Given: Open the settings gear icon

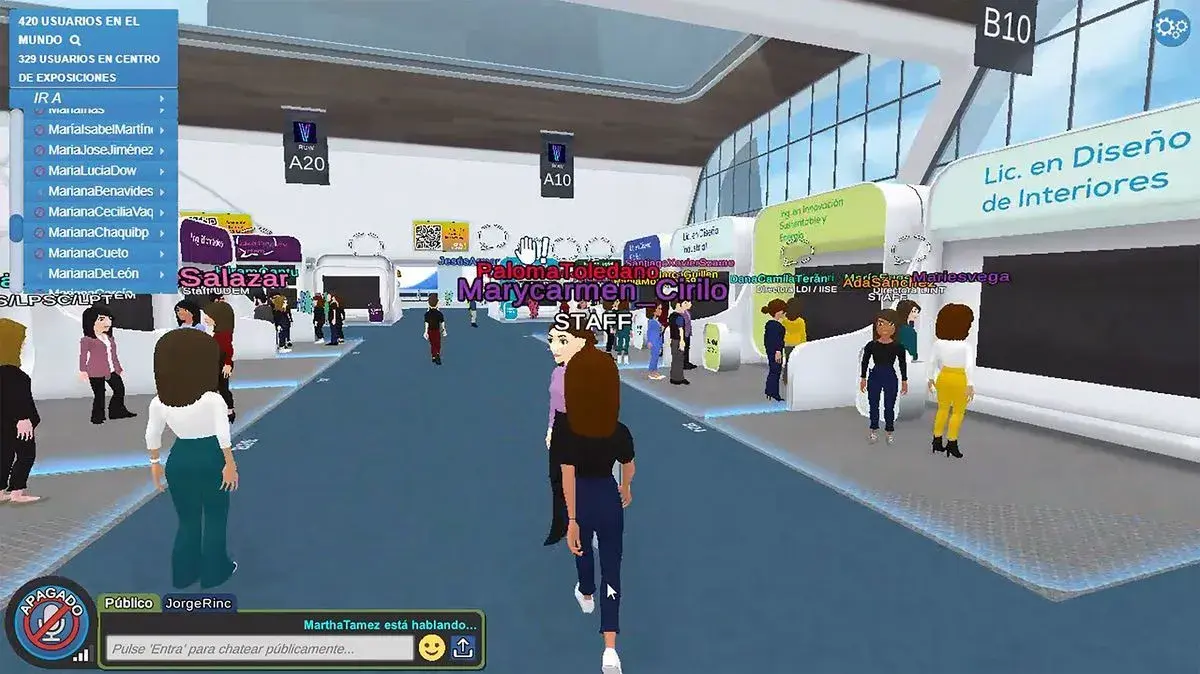Looking at the screenshot, I should [x=1170, y=28].
